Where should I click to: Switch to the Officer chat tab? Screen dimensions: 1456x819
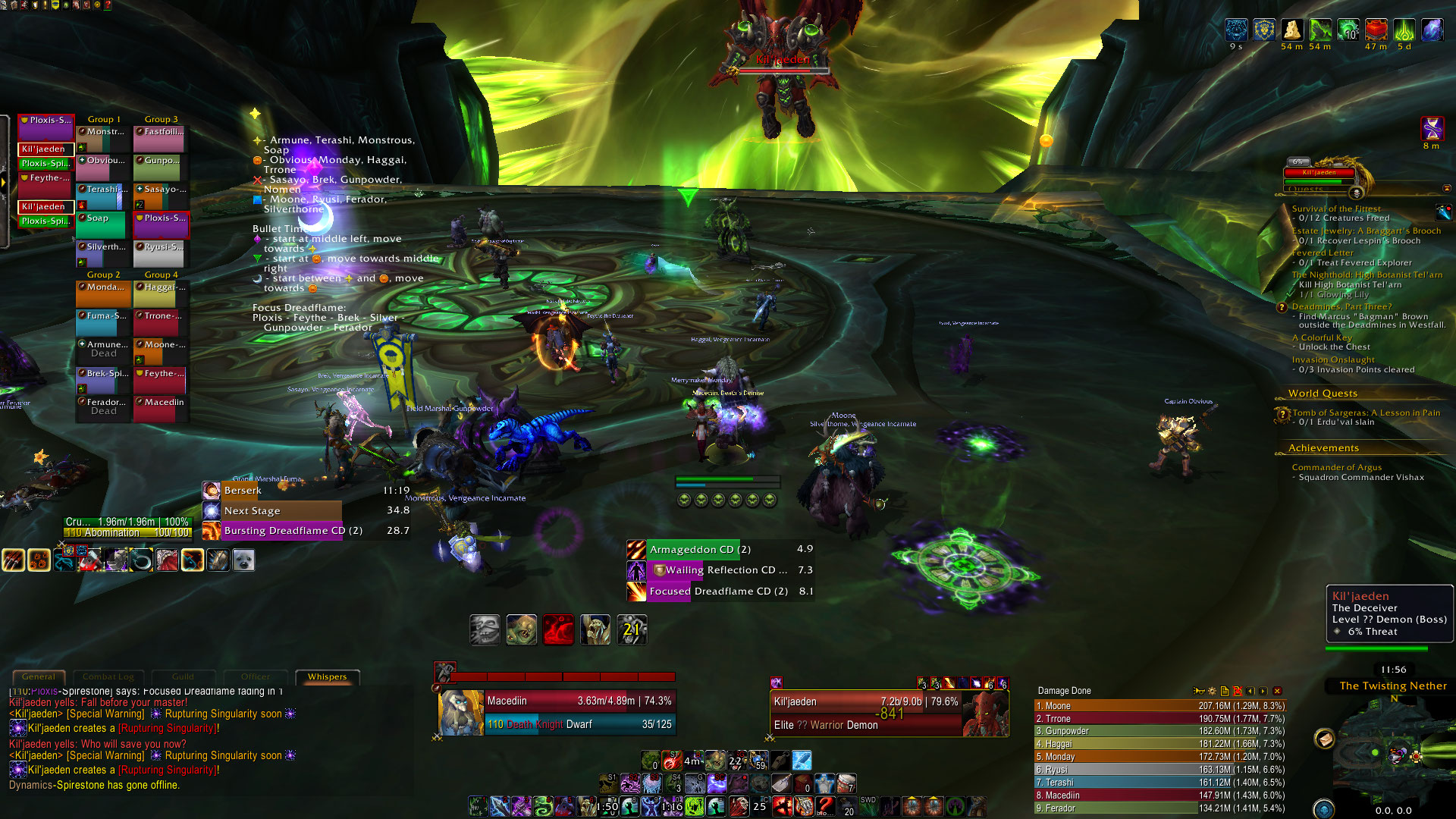(x=256, y=676)
